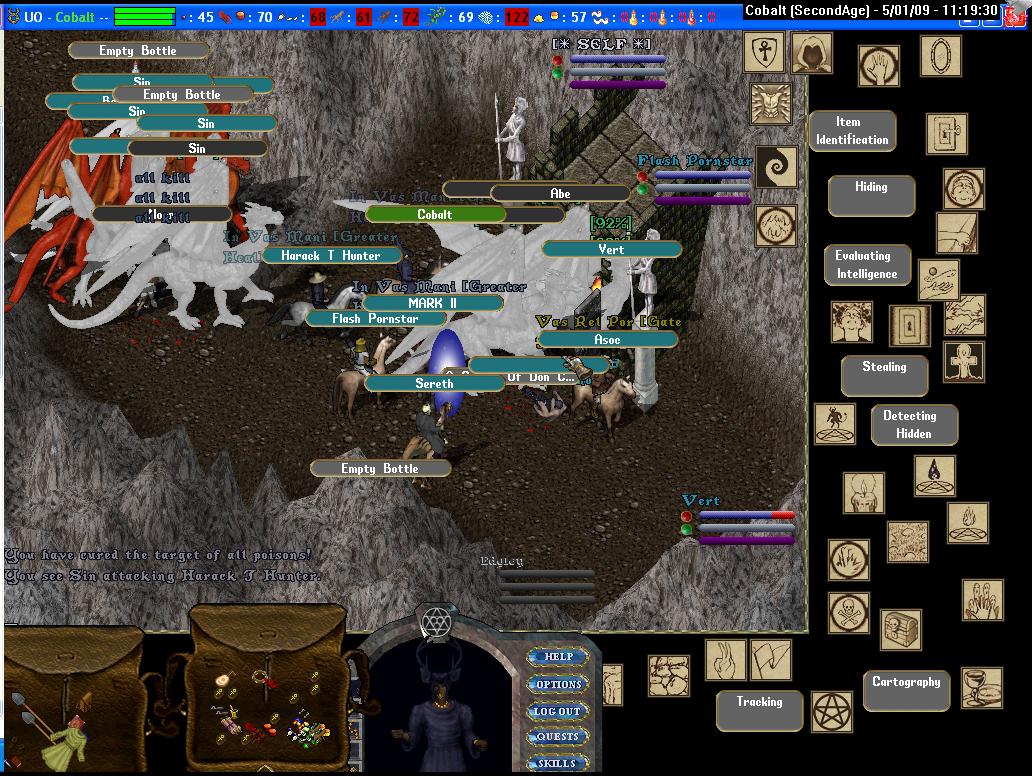Activate the Hiding skill button
The width and height of the screenshot is (1032, 776).
click(x=871, y=195)
